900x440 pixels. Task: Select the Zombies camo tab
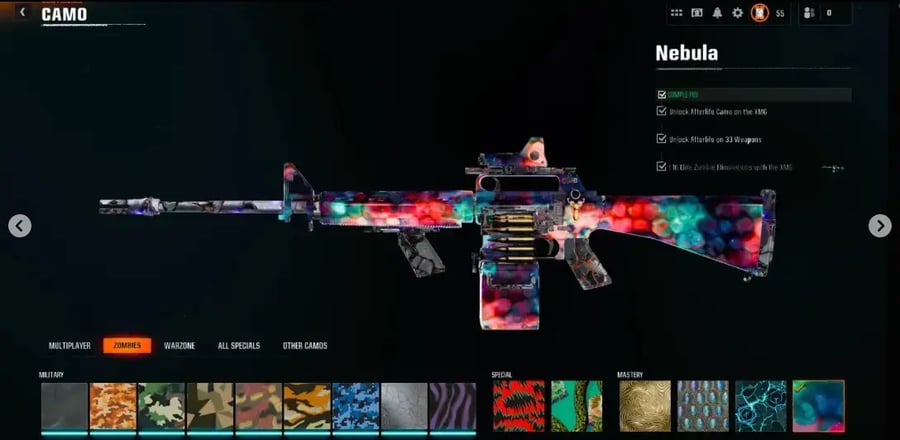pyautogui.click(x=127, y=346)
